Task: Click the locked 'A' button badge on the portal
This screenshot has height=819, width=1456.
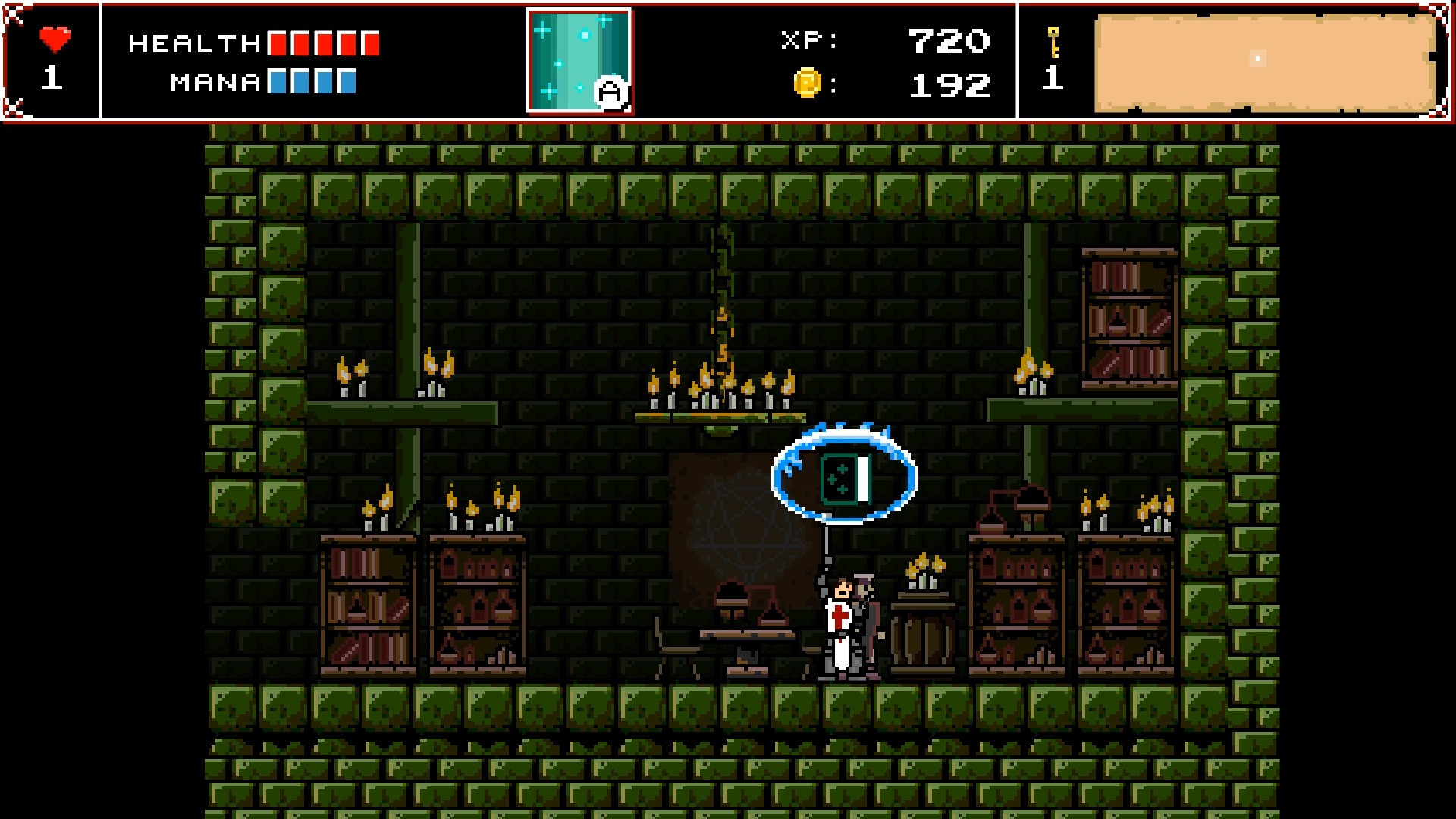Action: tap(613, 92)
